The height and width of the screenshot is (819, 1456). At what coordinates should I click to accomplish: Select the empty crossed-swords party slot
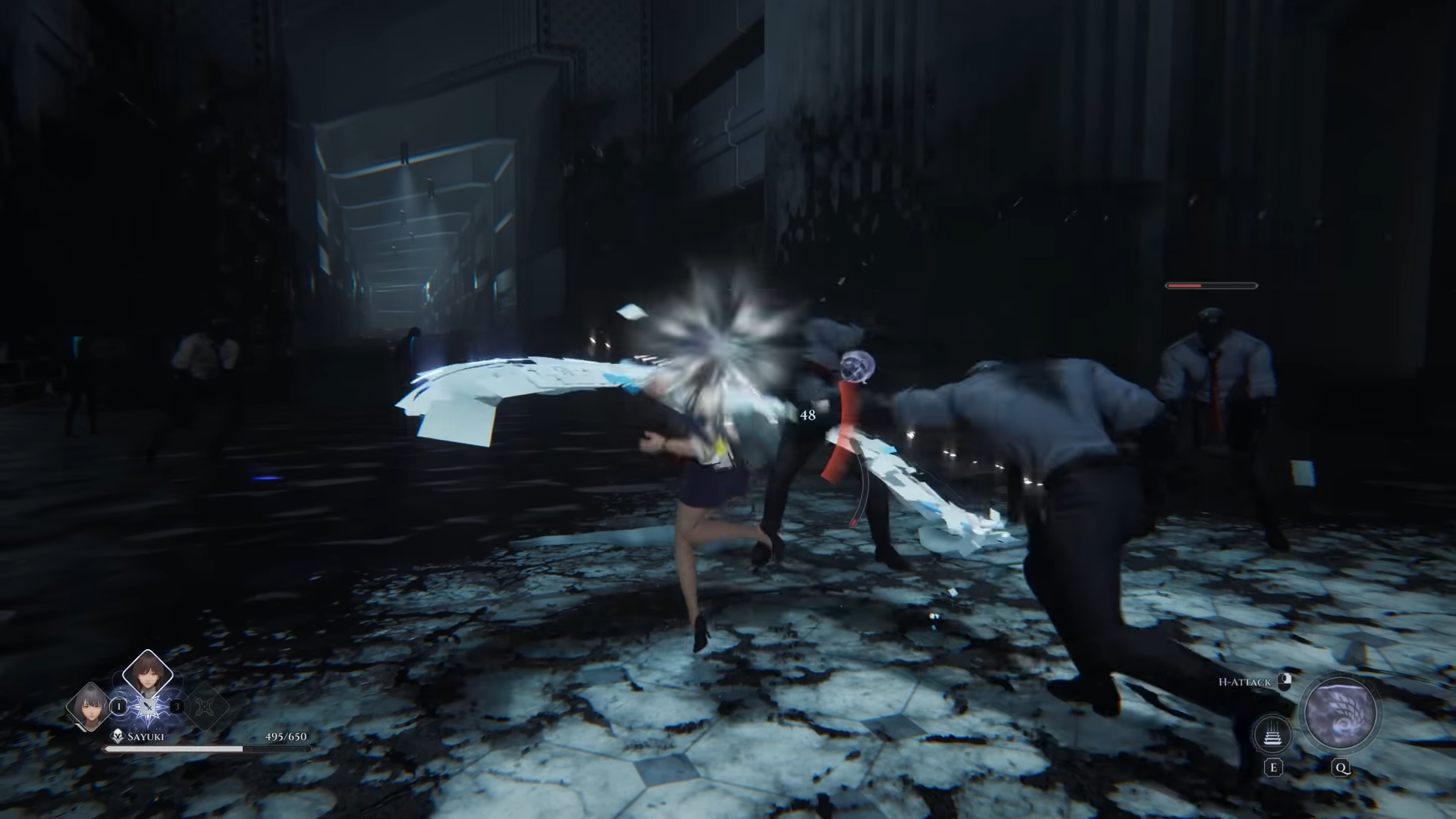pyautogui.click(x=205, y=706)
